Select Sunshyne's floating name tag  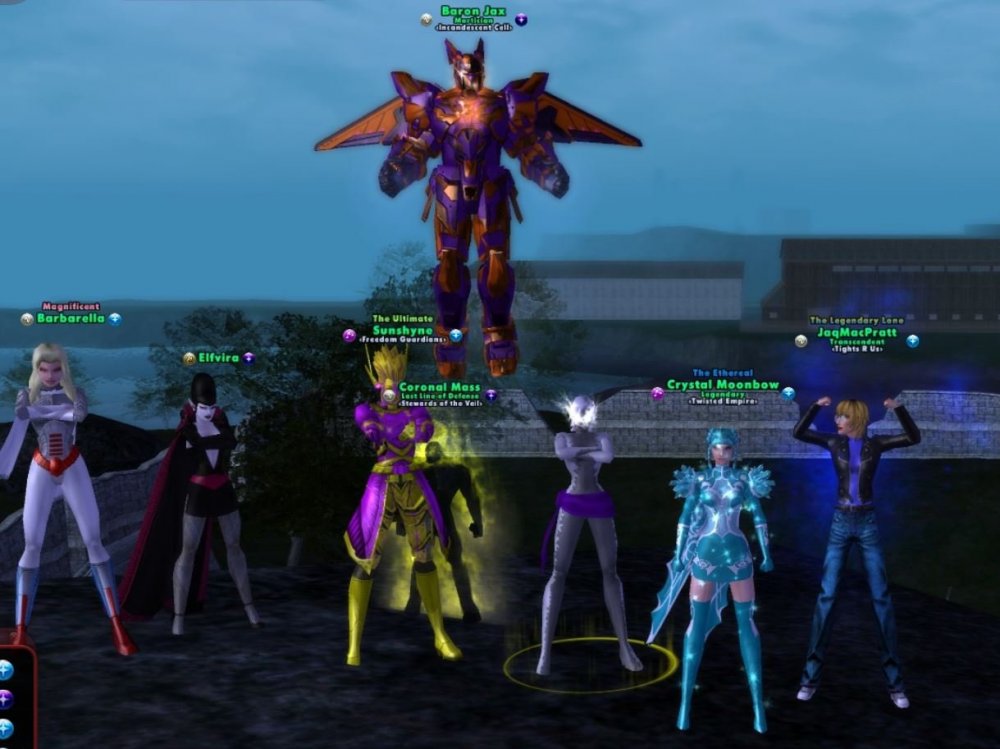pyautogui.click(x=402, y=330)
